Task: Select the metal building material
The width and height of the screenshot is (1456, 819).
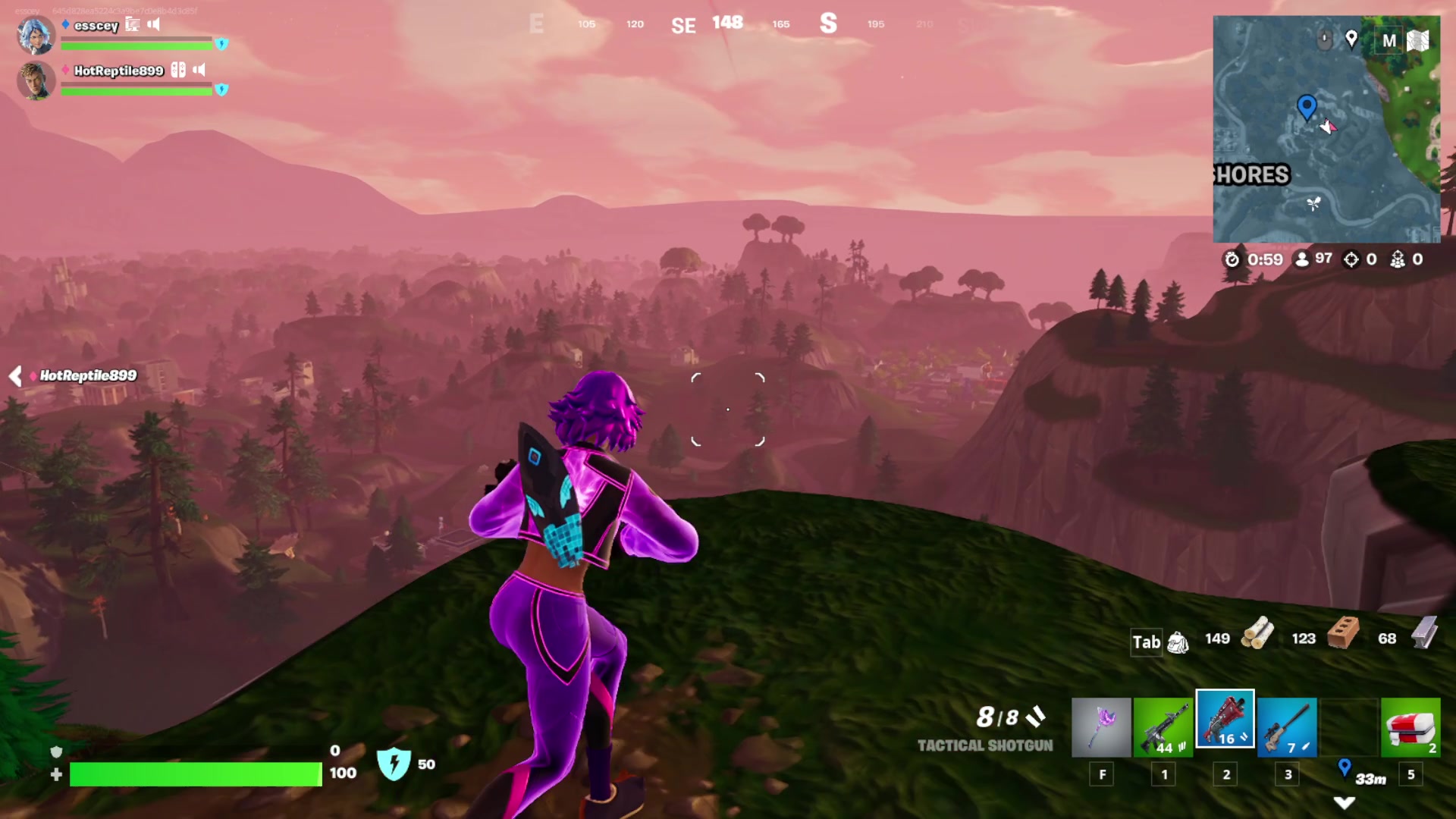Action: (x=1425, y=632)
